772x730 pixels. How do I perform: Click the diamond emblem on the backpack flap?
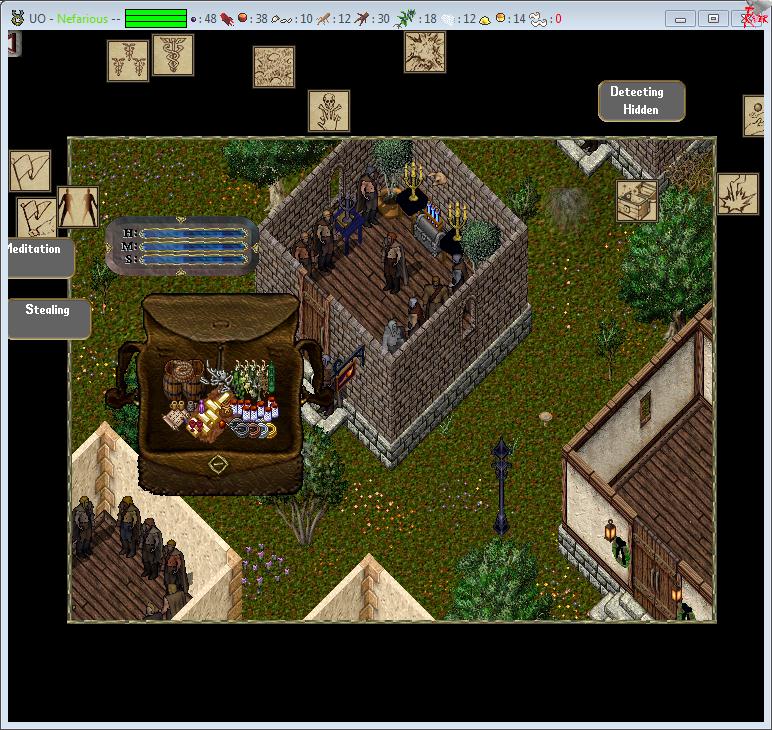(x=217, y=464)
